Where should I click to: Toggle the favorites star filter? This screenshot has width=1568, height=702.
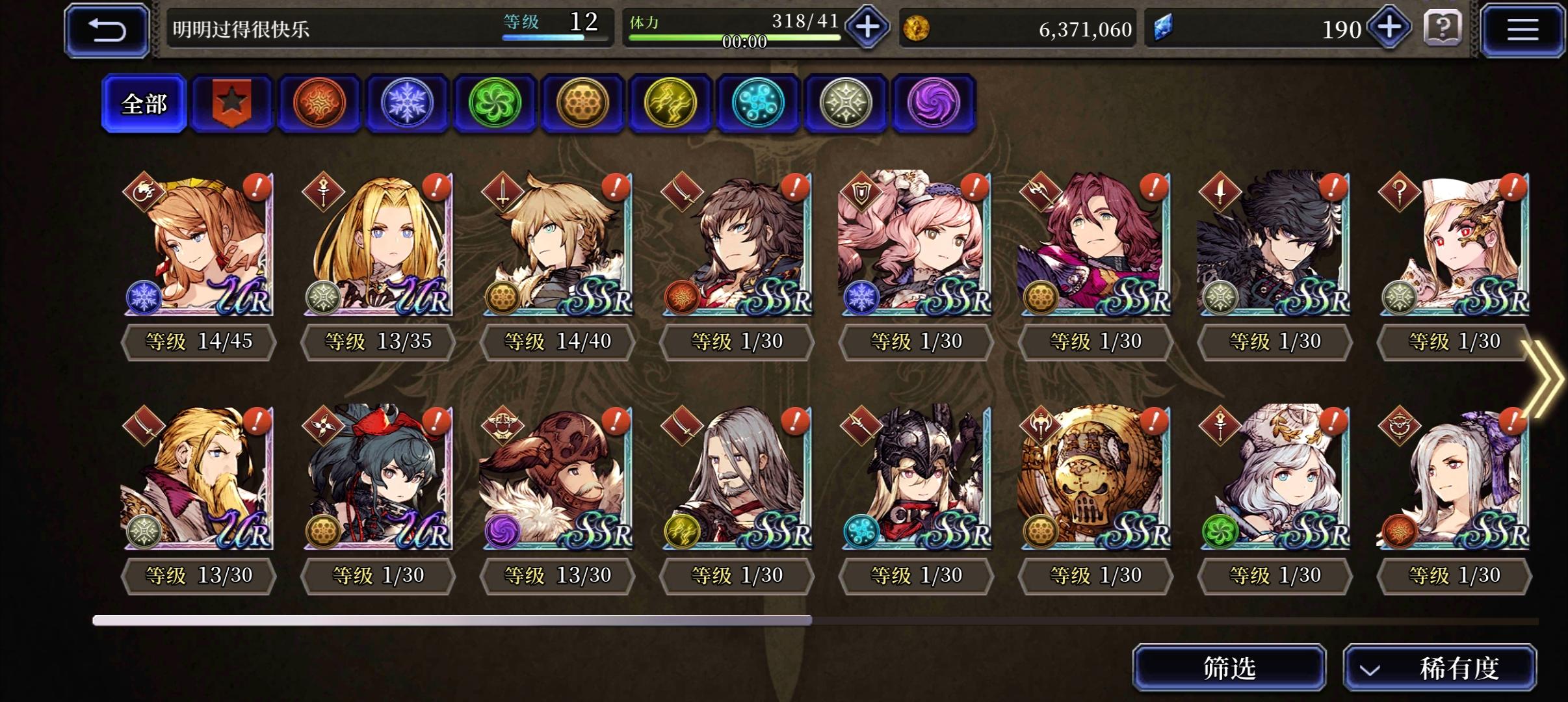coord(232,103)
